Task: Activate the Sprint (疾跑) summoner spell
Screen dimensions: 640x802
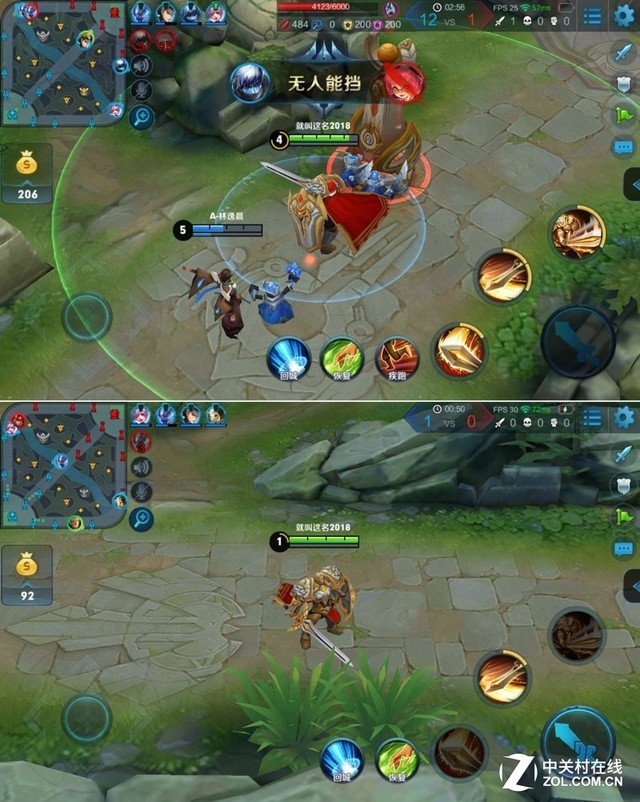Action: 396,358
